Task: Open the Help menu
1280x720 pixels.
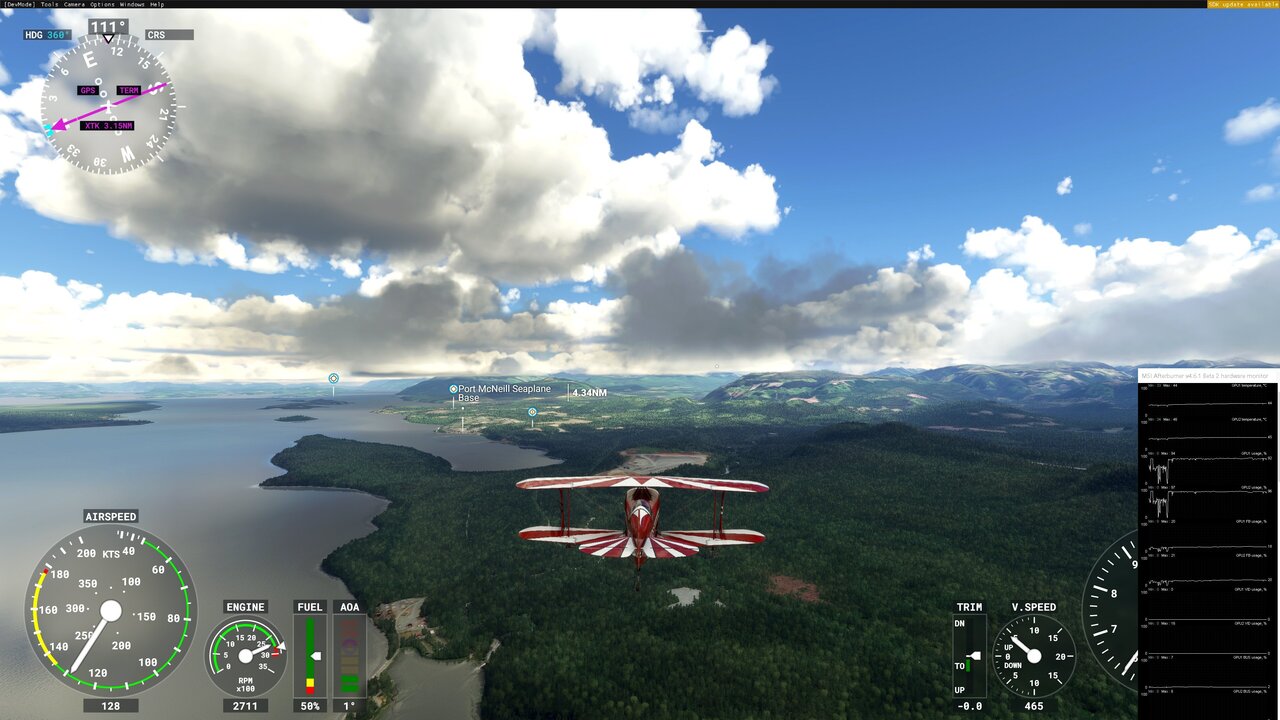Action: [157, 4]
